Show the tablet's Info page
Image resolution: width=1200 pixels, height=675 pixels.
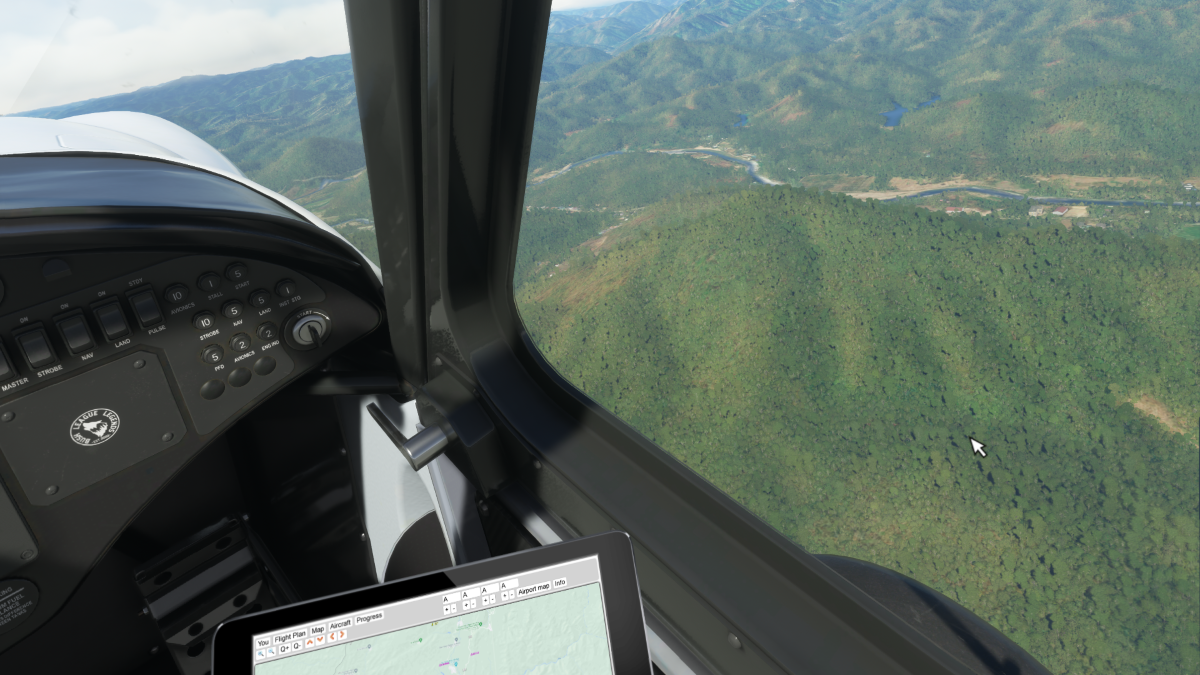click(560, 583)
